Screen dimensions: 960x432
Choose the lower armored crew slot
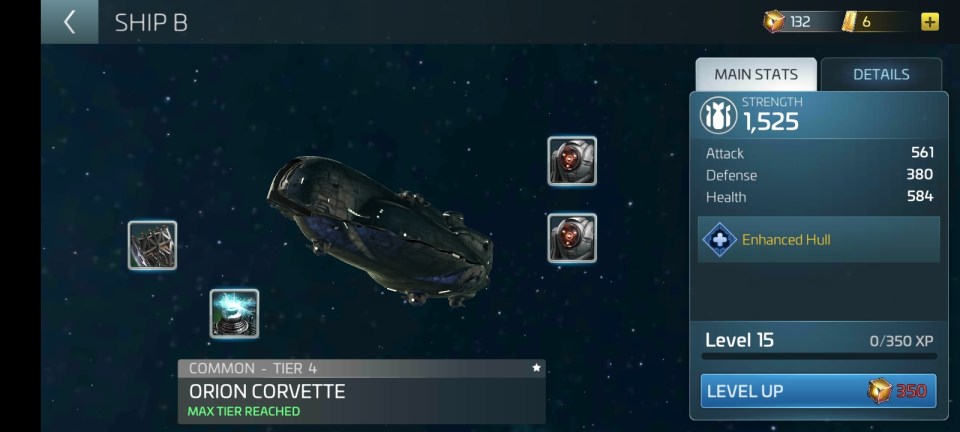[x=572, y=238]
